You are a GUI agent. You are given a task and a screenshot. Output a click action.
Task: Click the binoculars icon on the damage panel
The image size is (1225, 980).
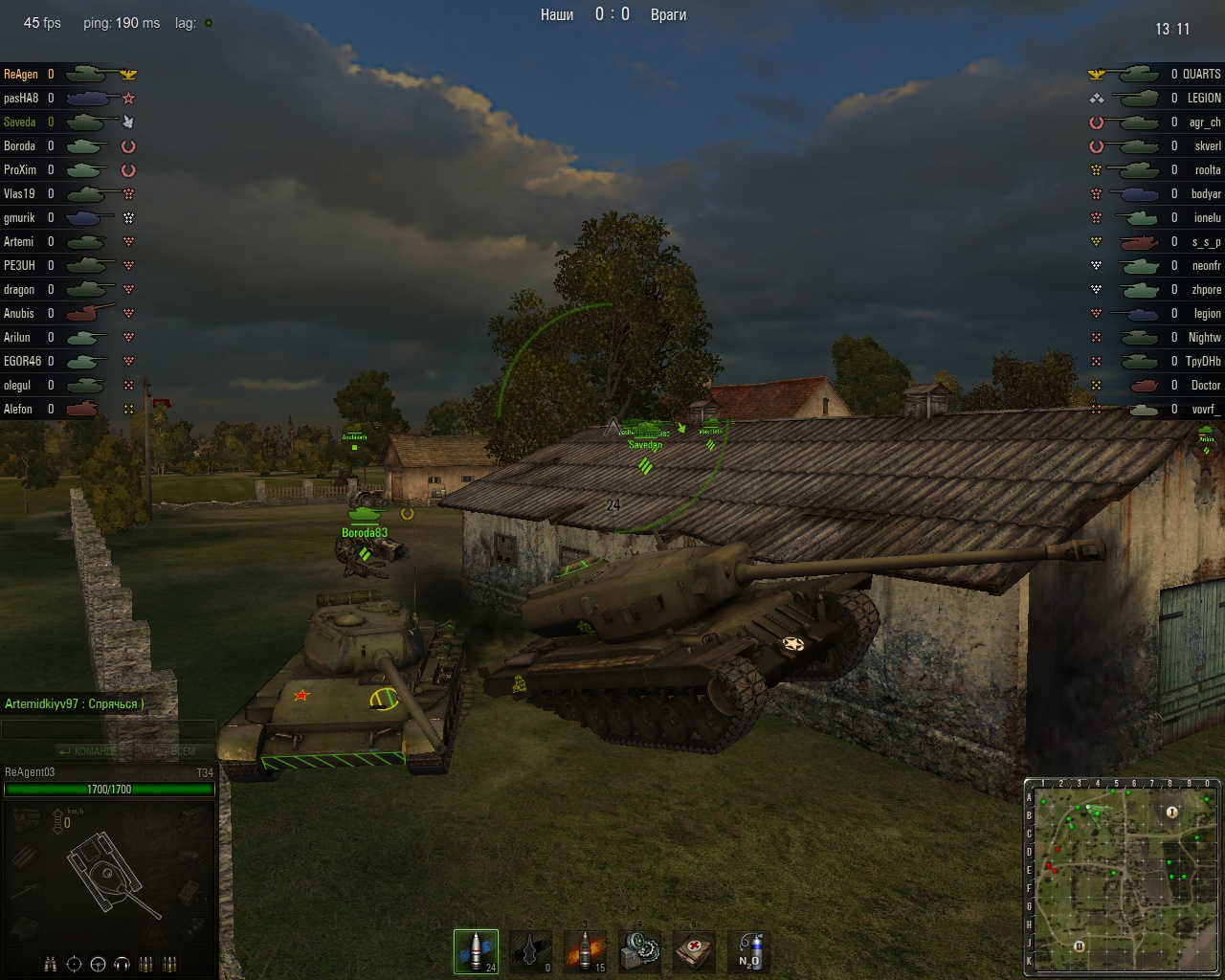pos(49,964)
